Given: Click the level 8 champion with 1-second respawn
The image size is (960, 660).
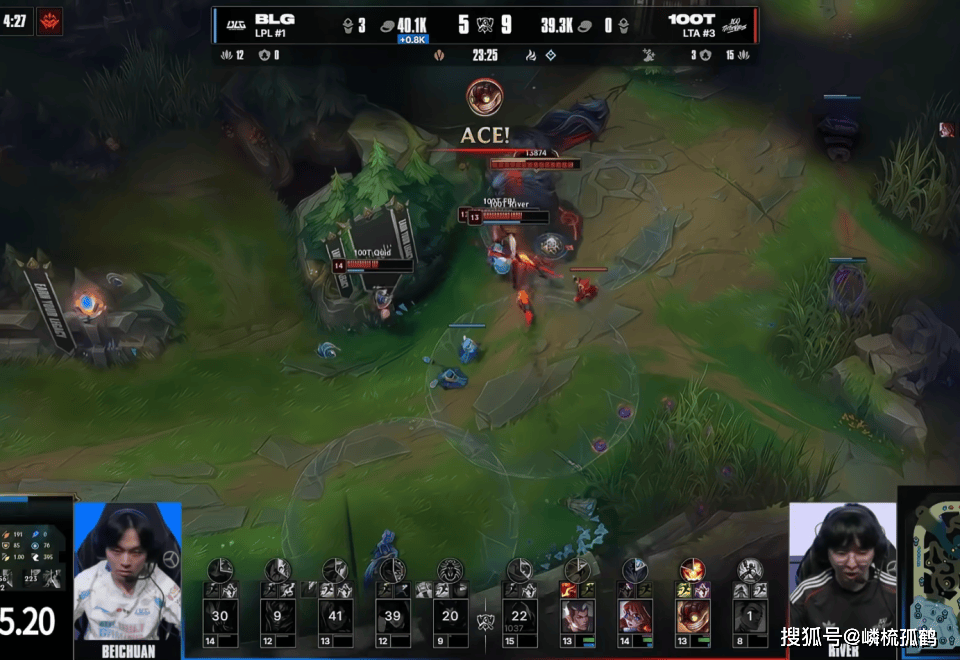Looking at the screenshot, I should [750, 616].
